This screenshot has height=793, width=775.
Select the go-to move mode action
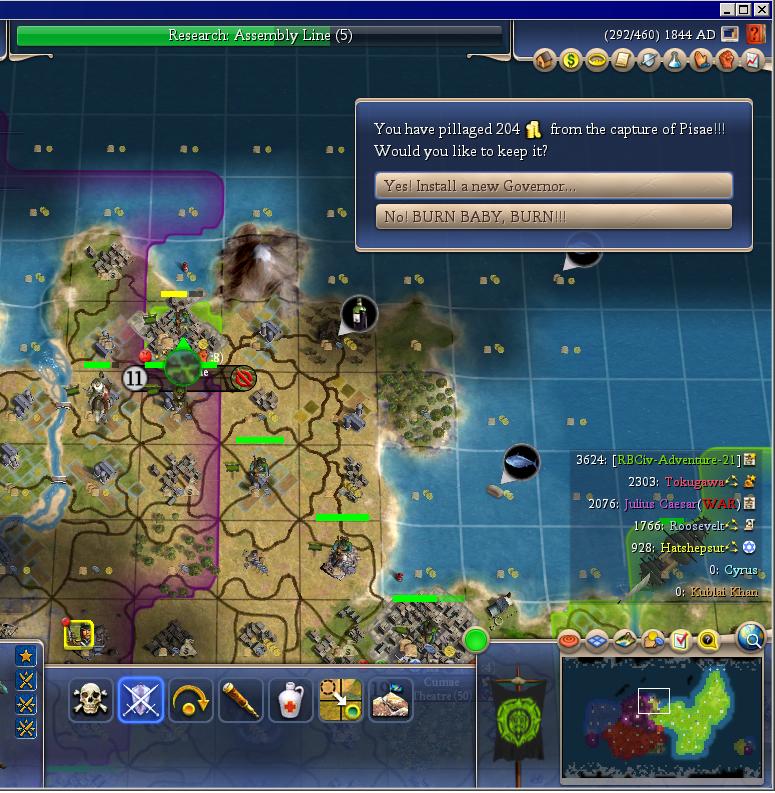pyautogui.click(x=340, y=700)
